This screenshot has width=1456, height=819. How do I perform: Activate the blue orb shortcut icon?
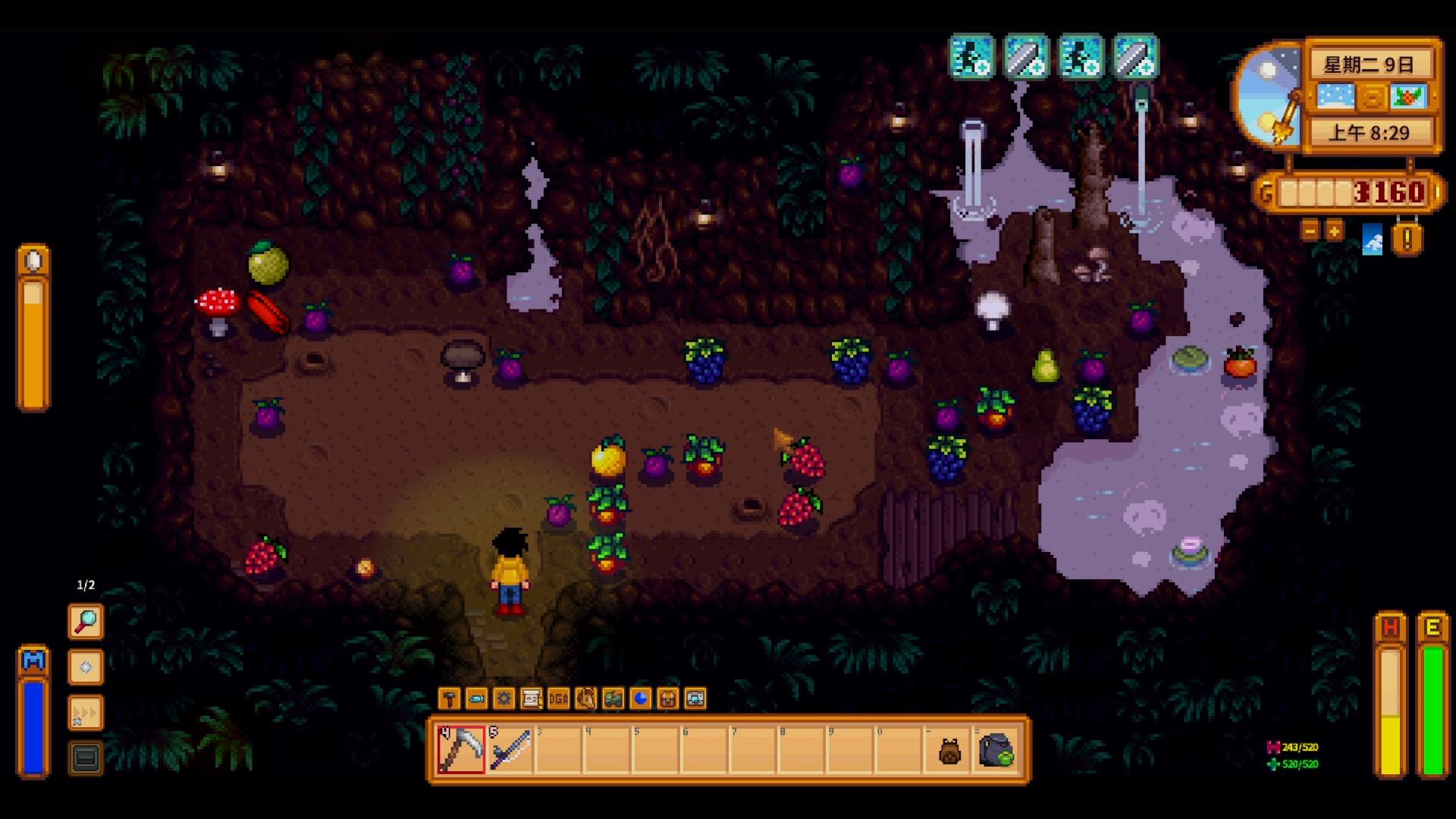pos(641,698)
